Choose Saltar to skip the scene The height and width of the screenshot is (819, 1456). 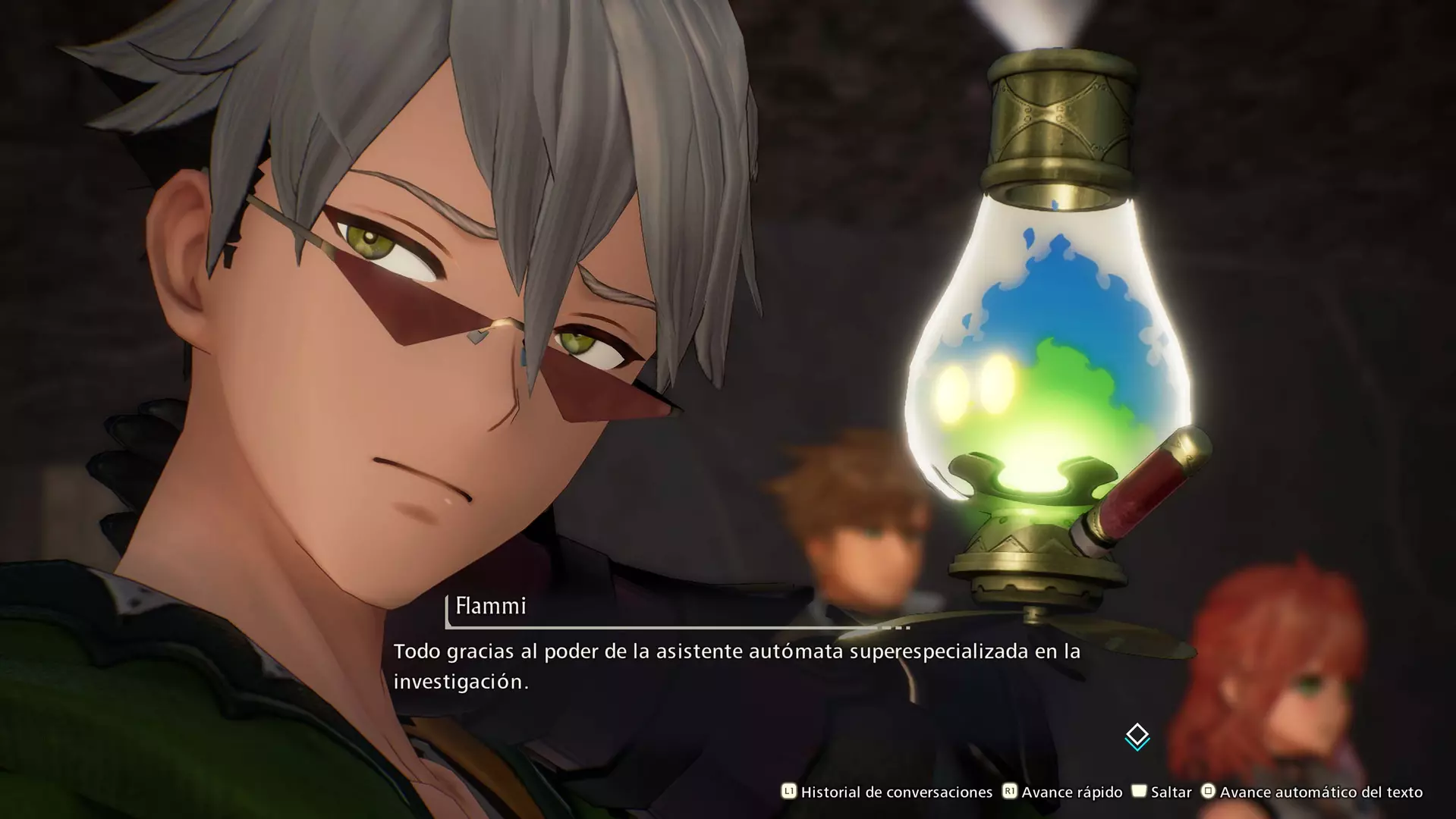(x=1162, y=792)
